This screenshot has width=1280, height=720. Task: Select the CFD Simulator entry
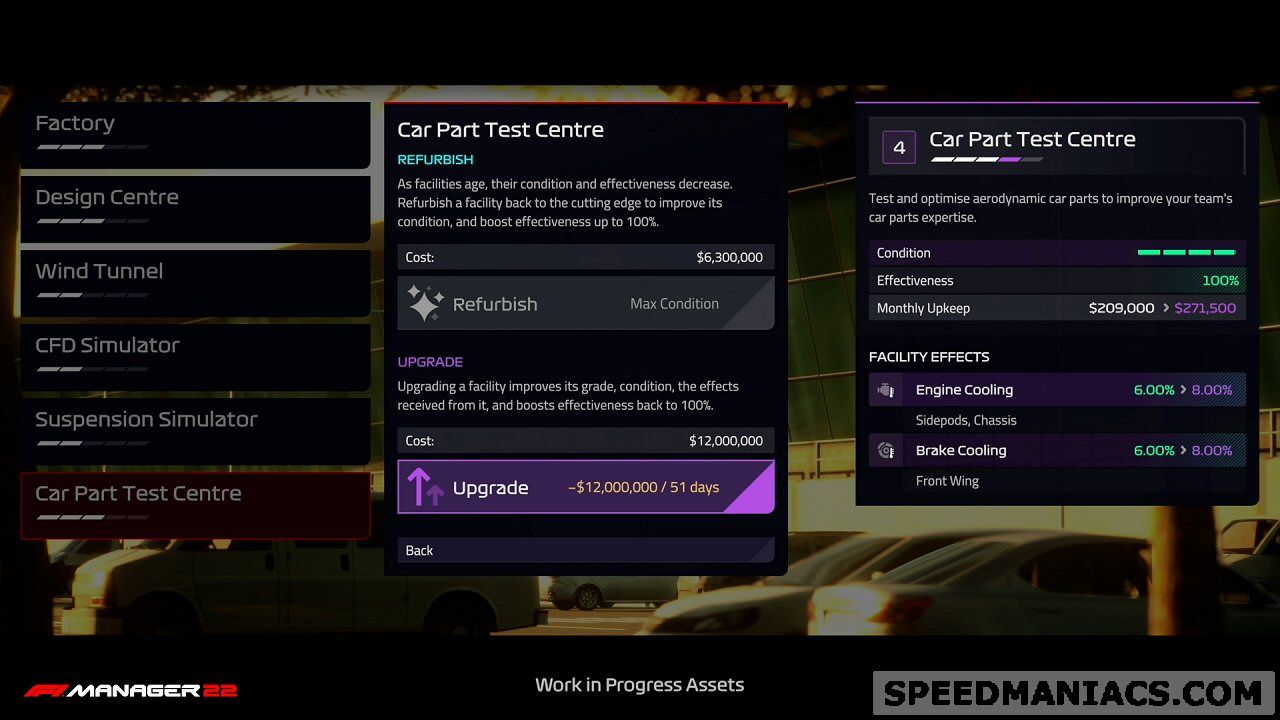[x=195, y=356]
